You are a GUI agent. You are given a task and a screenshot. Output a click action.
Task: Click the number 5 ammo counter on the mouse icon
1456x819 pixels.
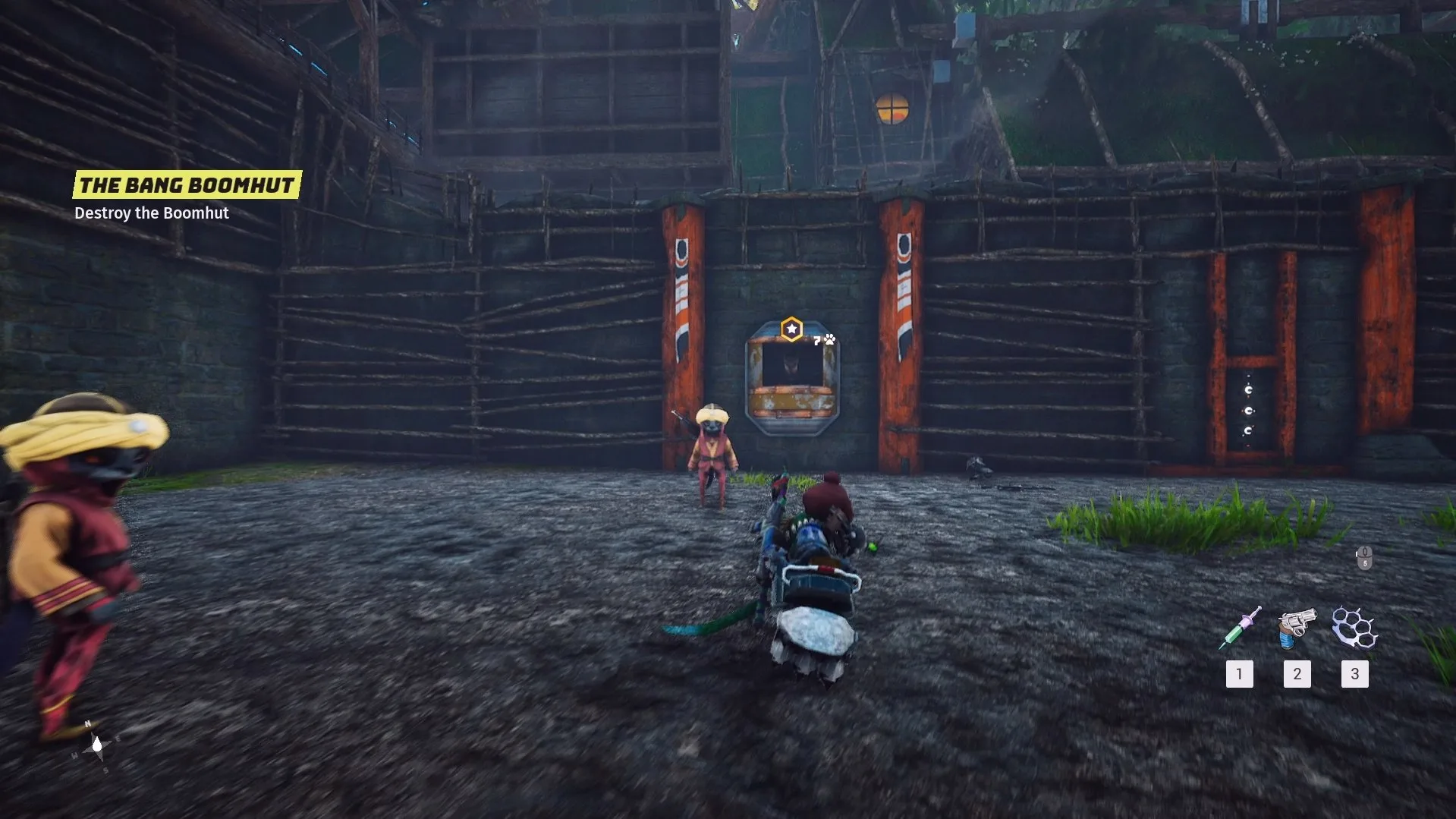(1365, 564)
